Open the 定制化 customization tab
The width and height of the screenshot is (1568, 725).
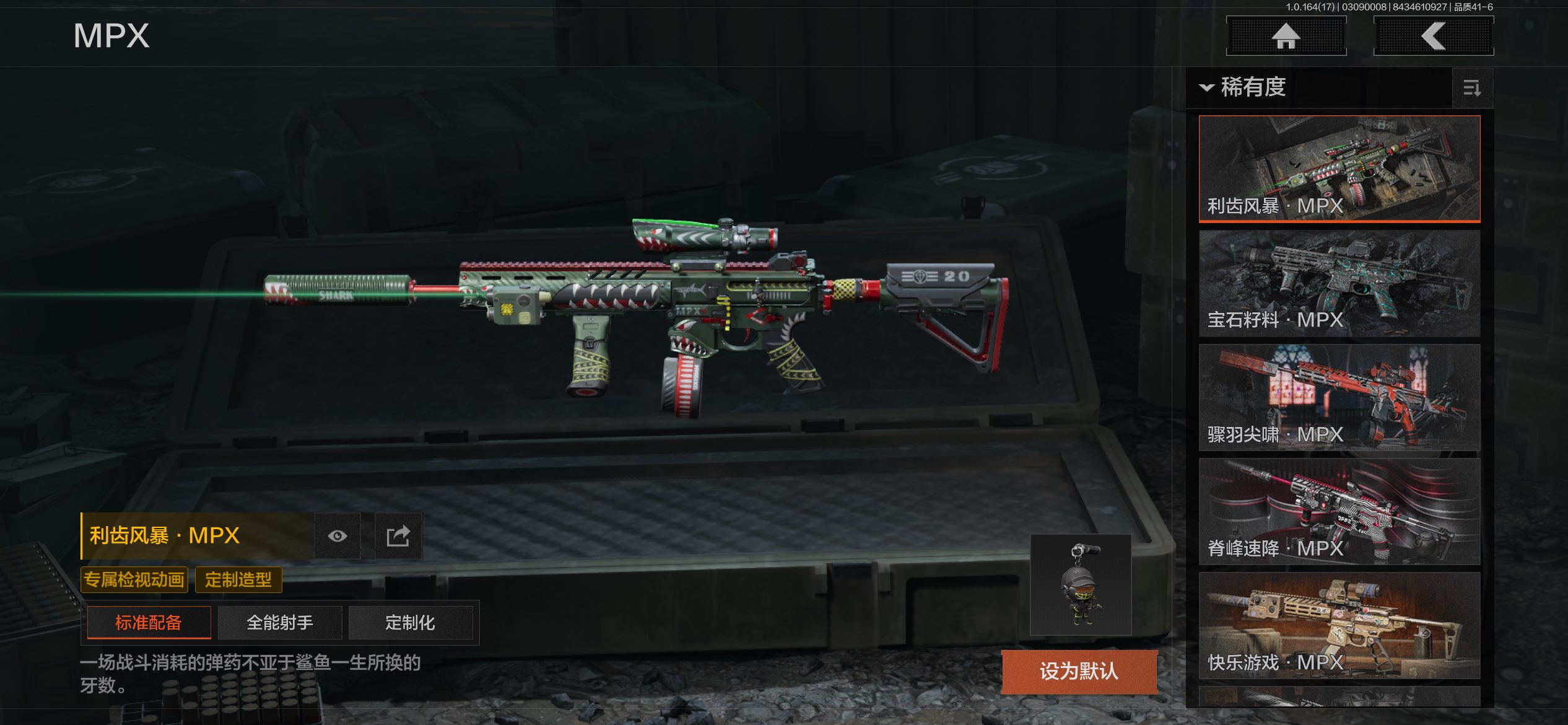[x=410, y=622]
